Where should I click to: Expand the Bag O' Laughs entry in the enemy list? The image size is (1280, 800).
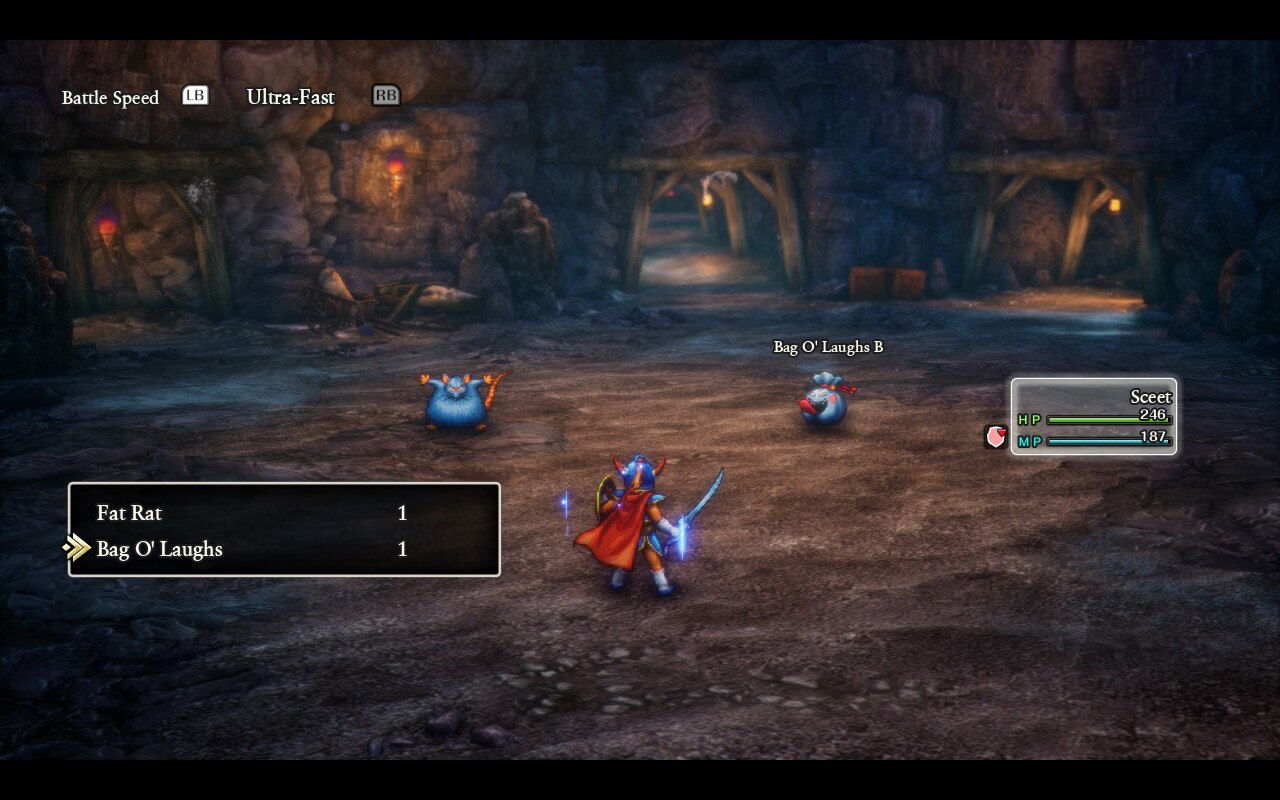pyautogui.click(x=158, y=549)
